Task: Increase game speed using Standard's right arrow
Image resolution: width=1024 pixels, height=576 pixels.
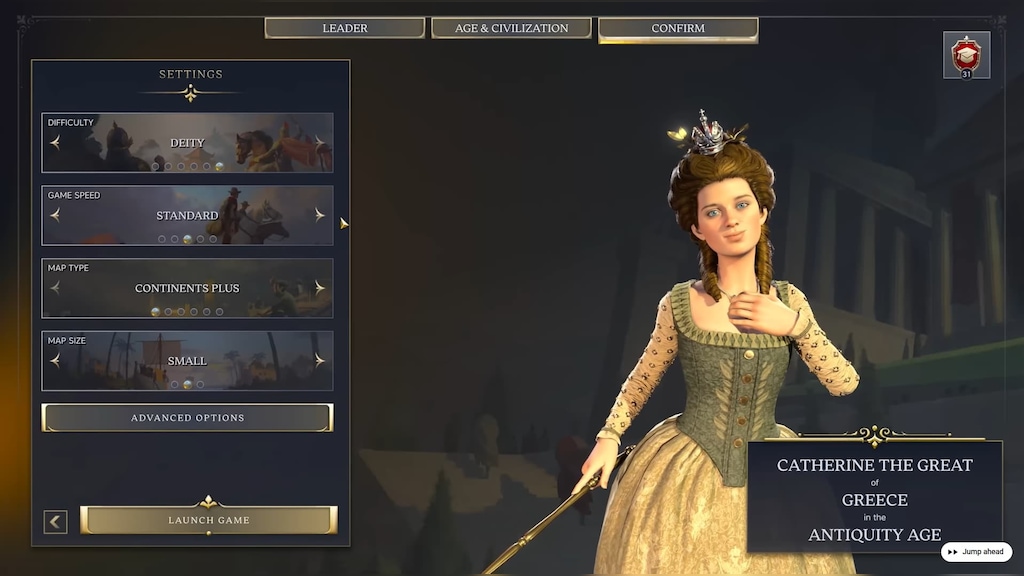Action: pyautogui.click(x=320, y=215)
